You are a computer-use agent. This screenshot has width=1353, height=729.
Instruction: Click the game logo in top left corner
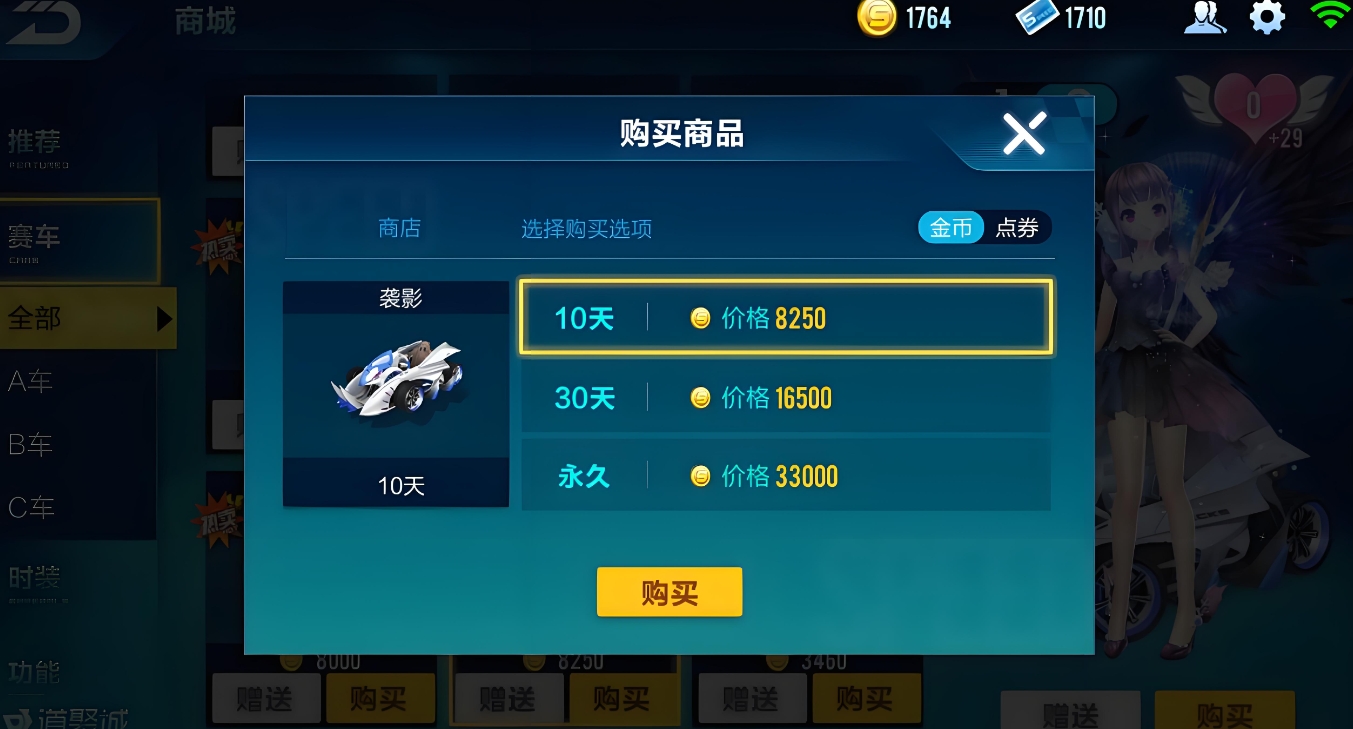pyautogui.click(x=42, y=22)
